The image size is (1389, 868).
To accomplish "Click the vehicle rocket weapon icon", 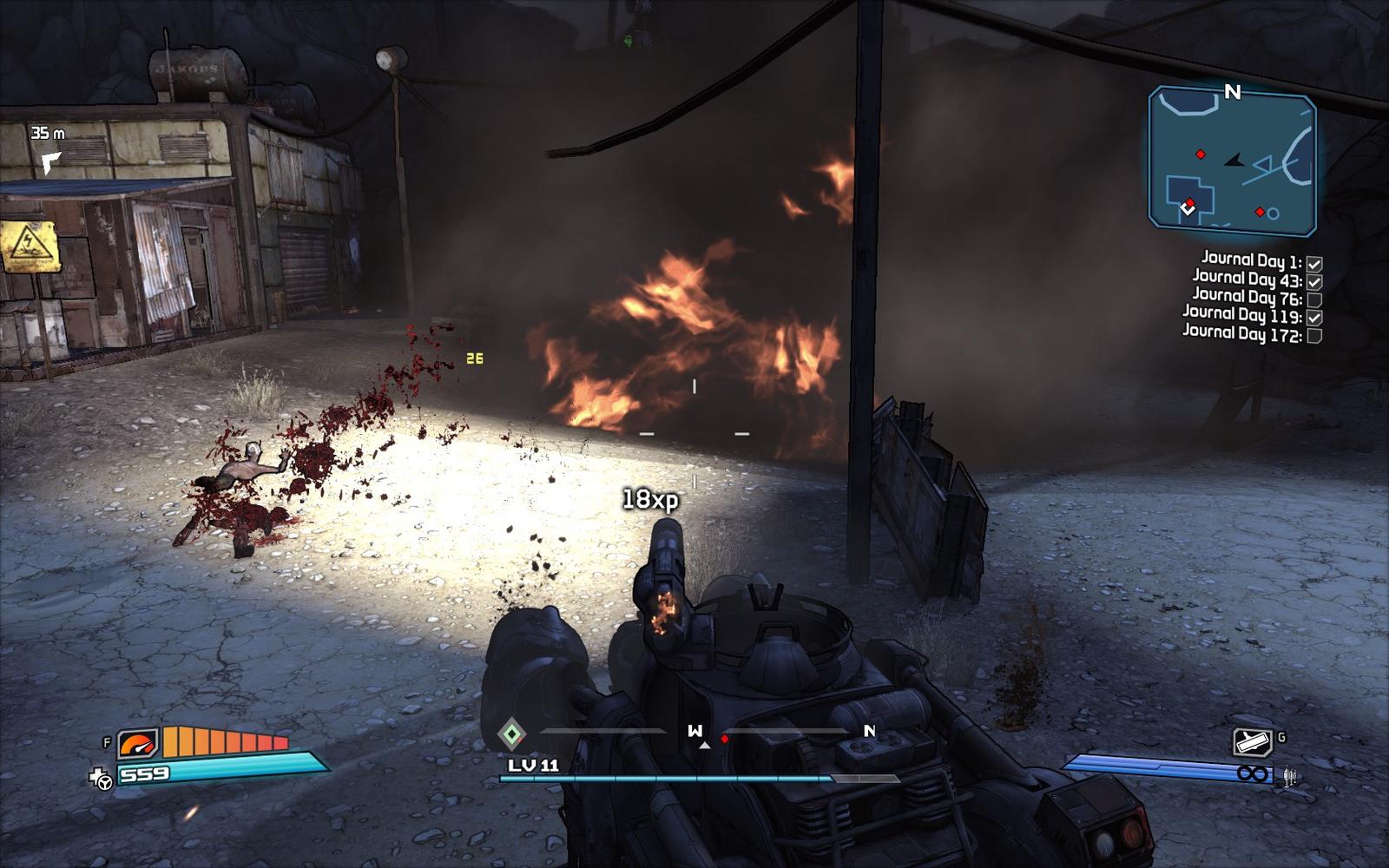I will point(1252,742).
